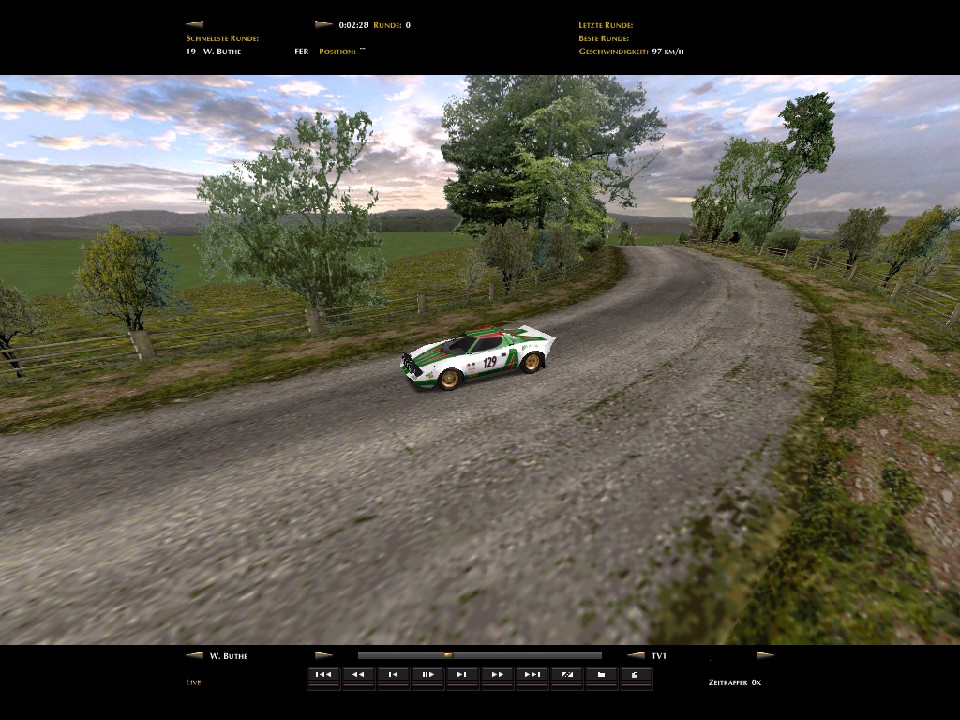This screenshot has width=960, height=720.
Task: Skip to the end of the replay
Action: (532, 675)
